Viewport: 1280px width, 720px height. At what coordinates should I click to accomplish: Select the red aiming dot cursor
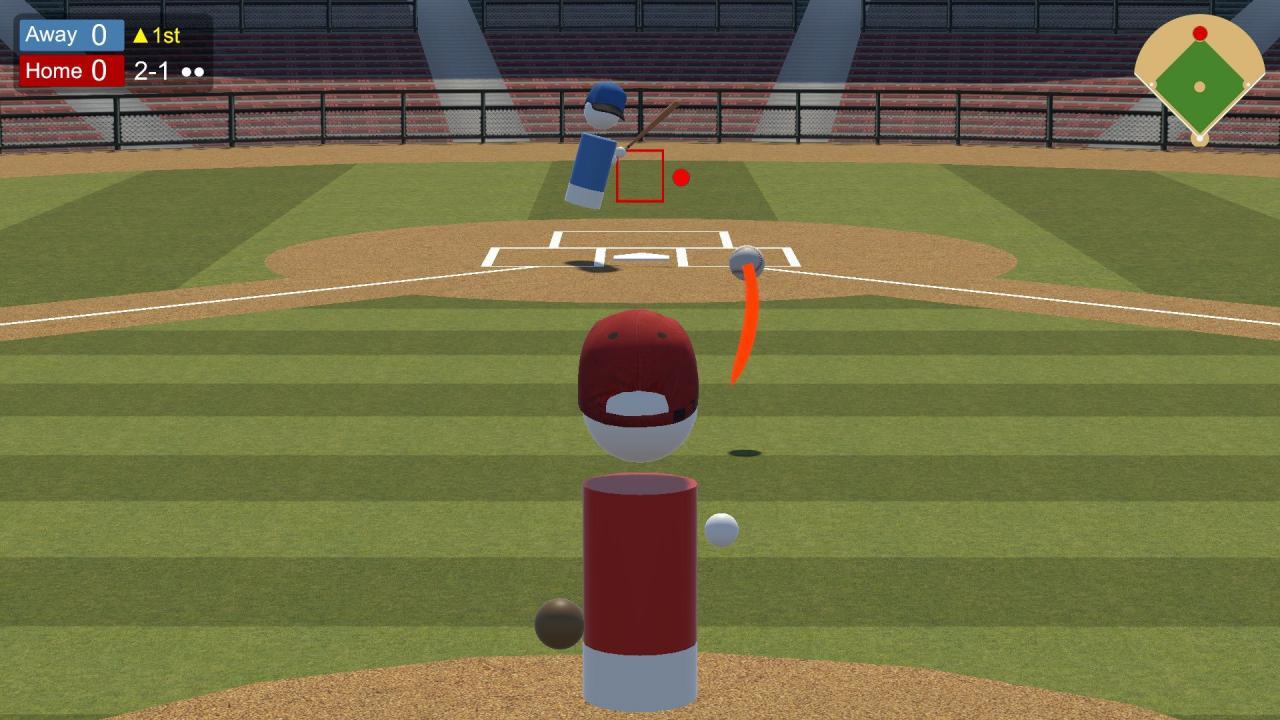coord(683,178)
